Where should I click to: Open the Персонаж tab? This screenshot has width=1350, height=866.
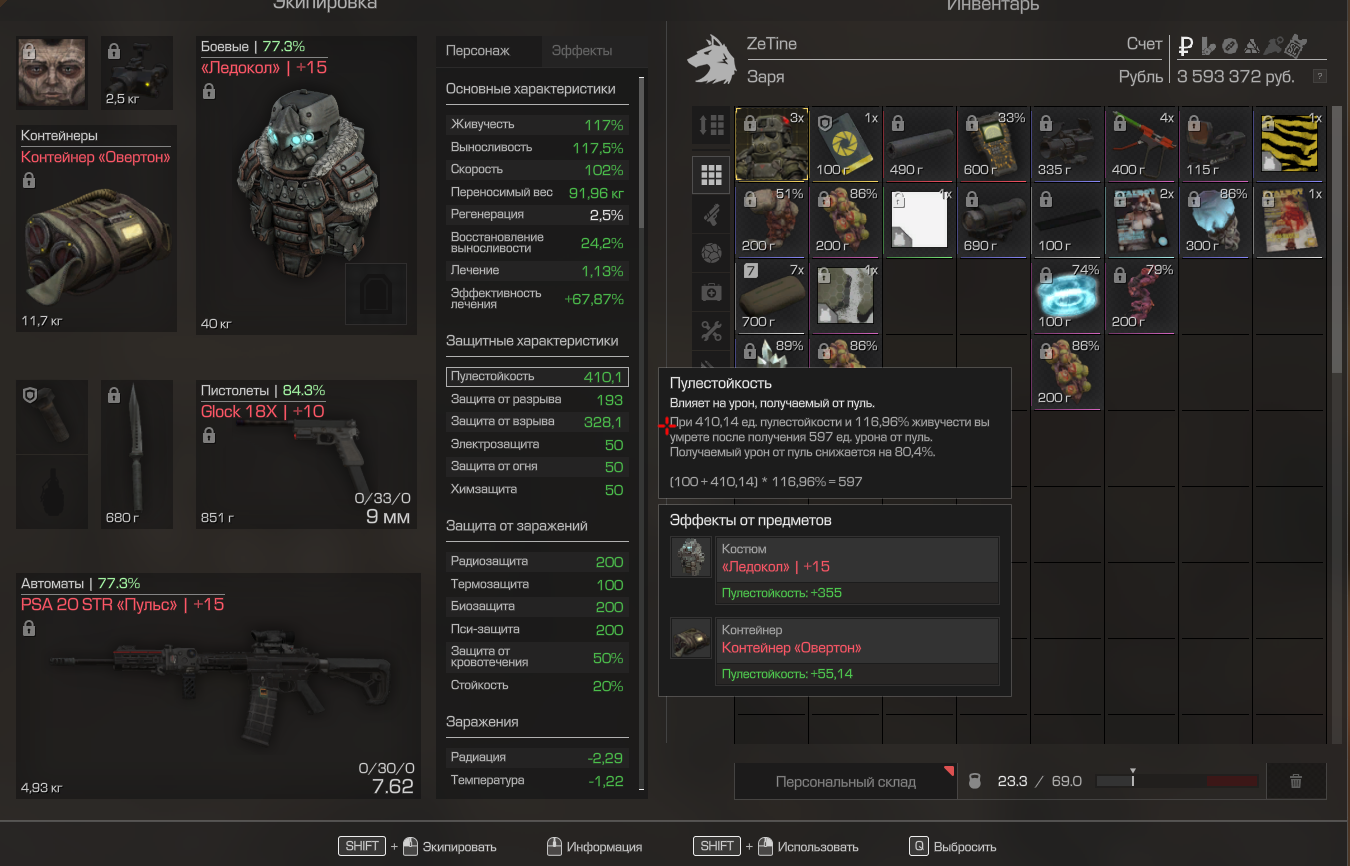(x=478, y=51)
